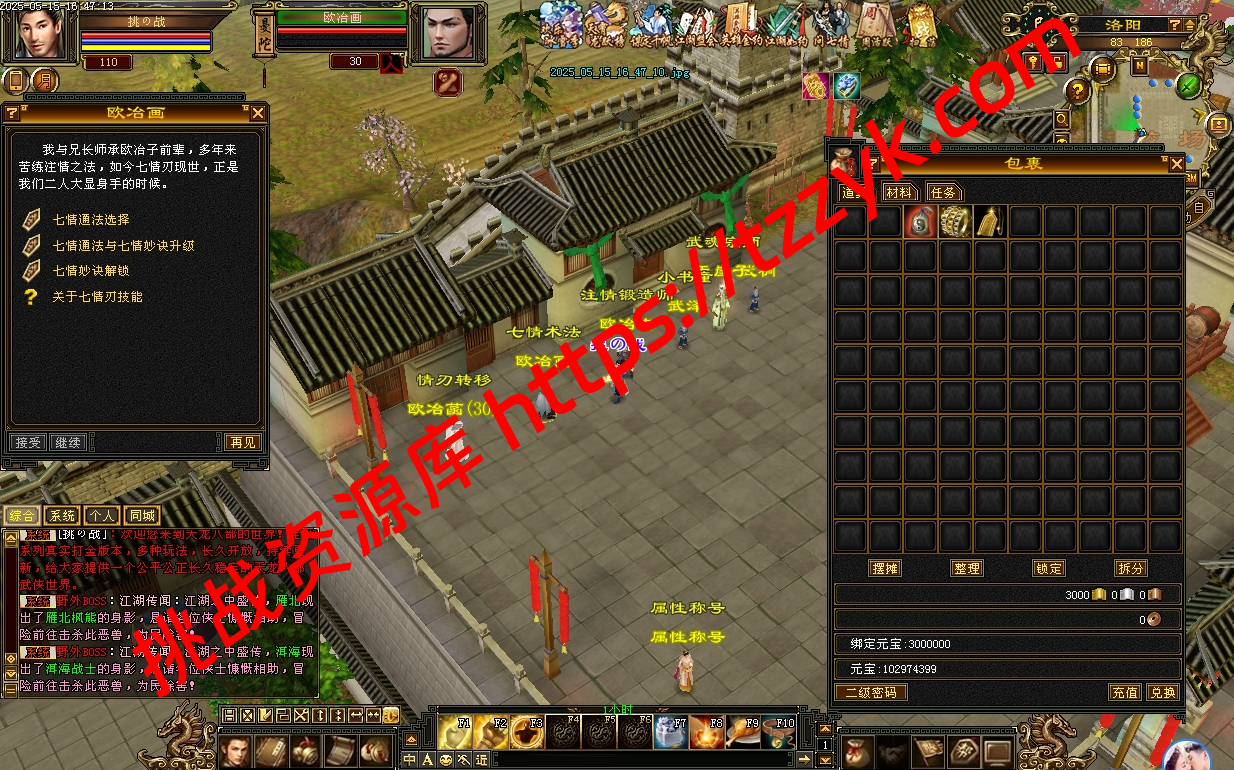Split a stack with 拆分
The width and height of the screenshot is (1234, 770).
click(x=1131, y=568)
